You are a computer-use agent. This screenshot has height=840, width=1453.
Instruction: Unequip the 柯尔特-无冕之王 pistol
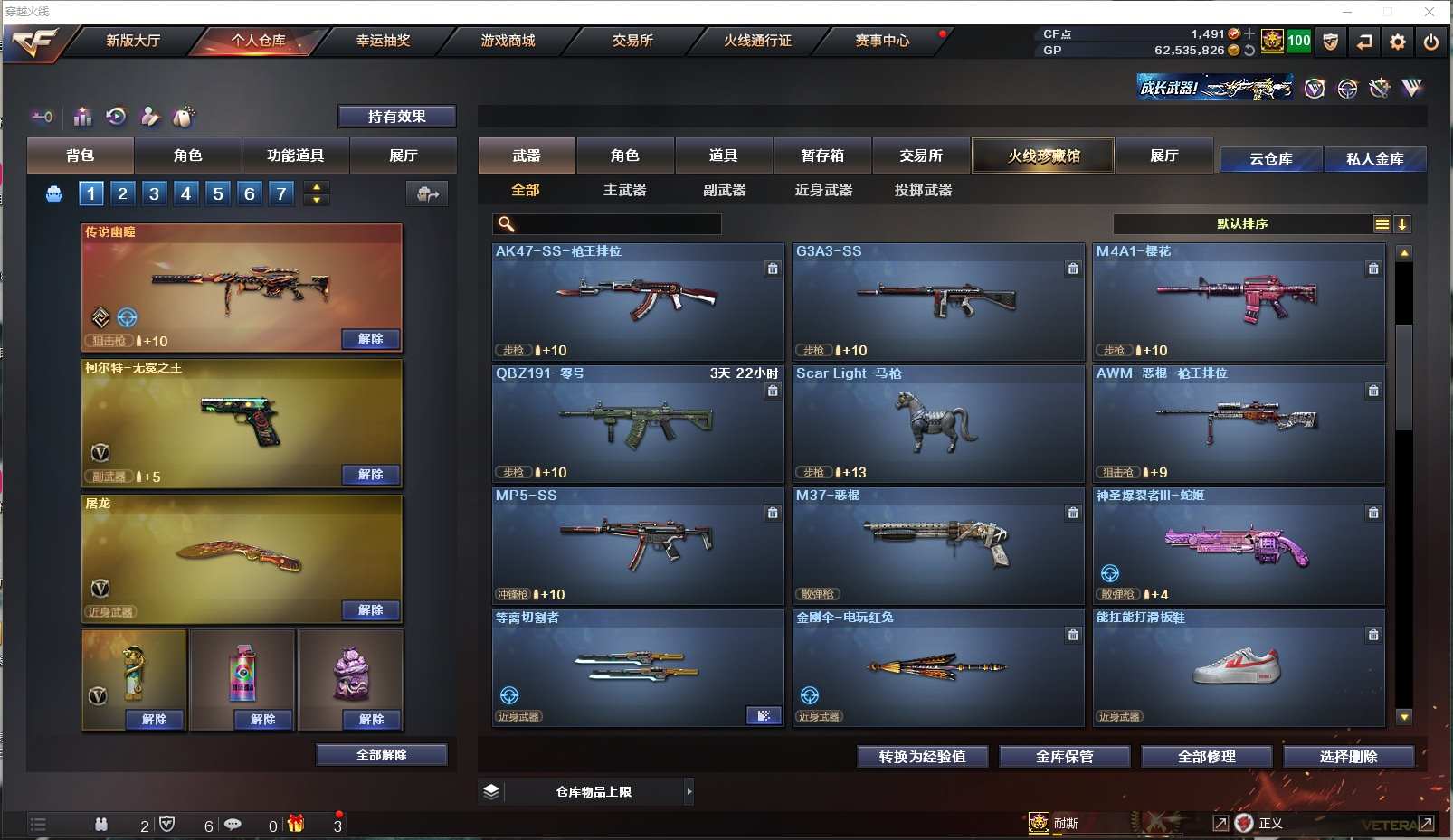click(x=370, y=475)
